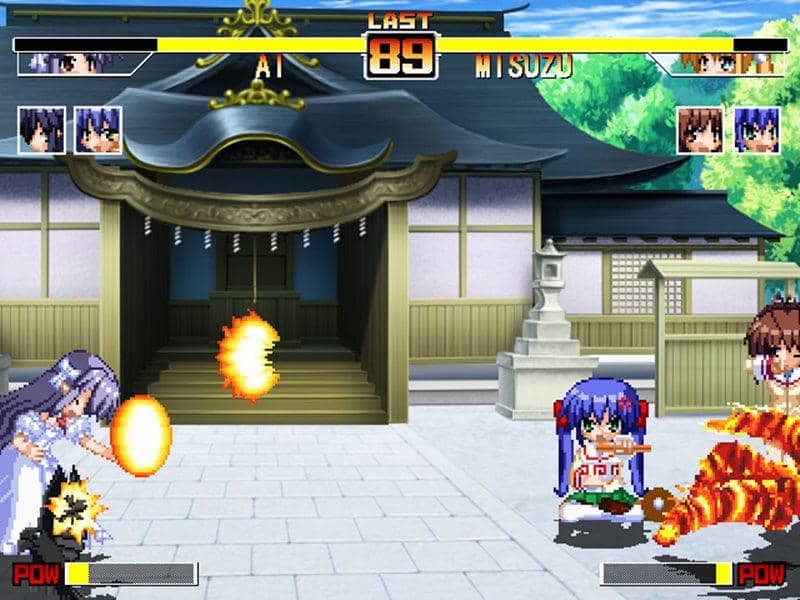The height and width of the screenshot is (600, 800).
Task: Select the brown-haired teammate portrait on Misuzu's team
Action: pyautogui.click(x=700, y=130)
